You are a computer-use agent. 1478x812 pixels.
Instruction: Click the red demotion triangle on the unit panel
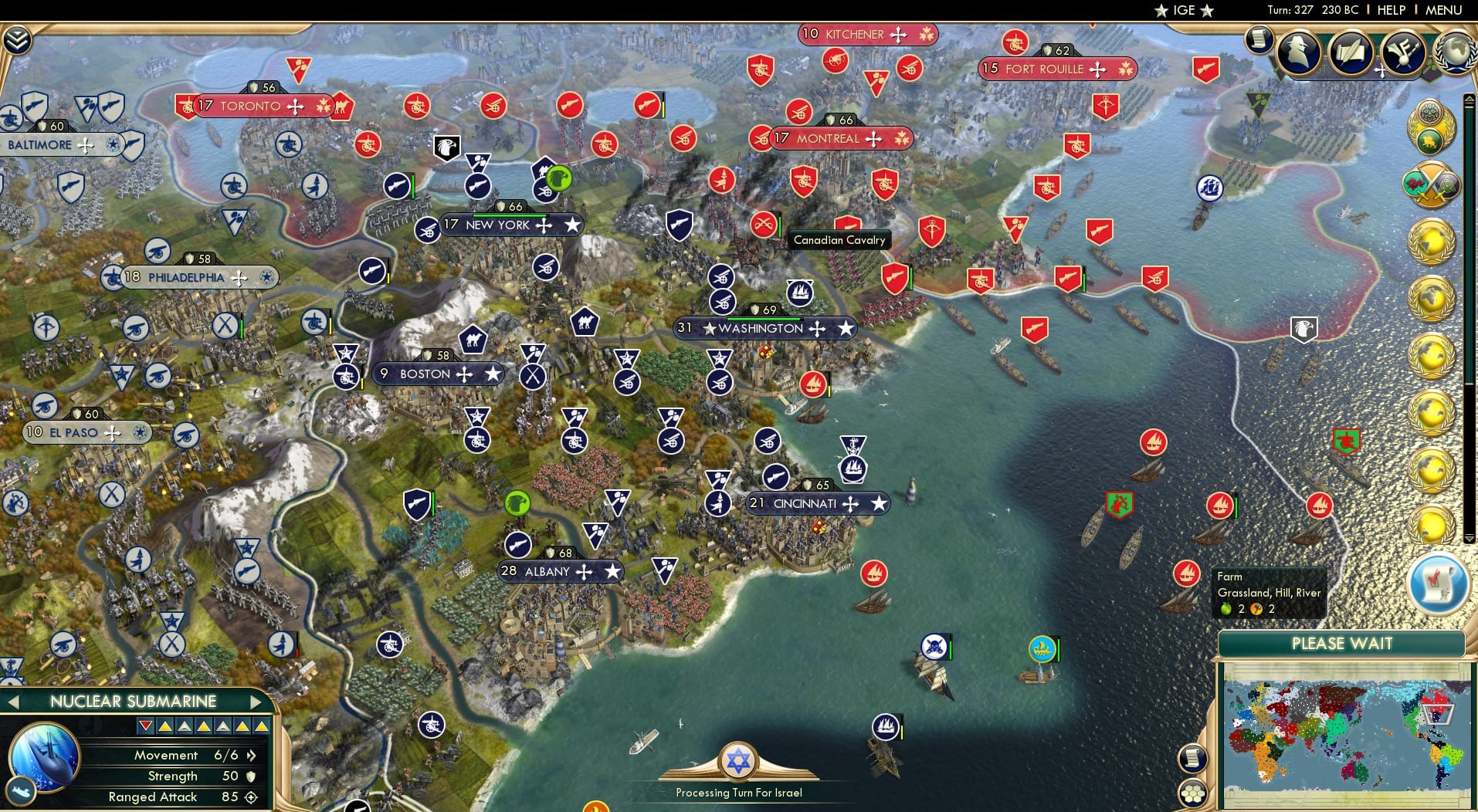(146, 726)
